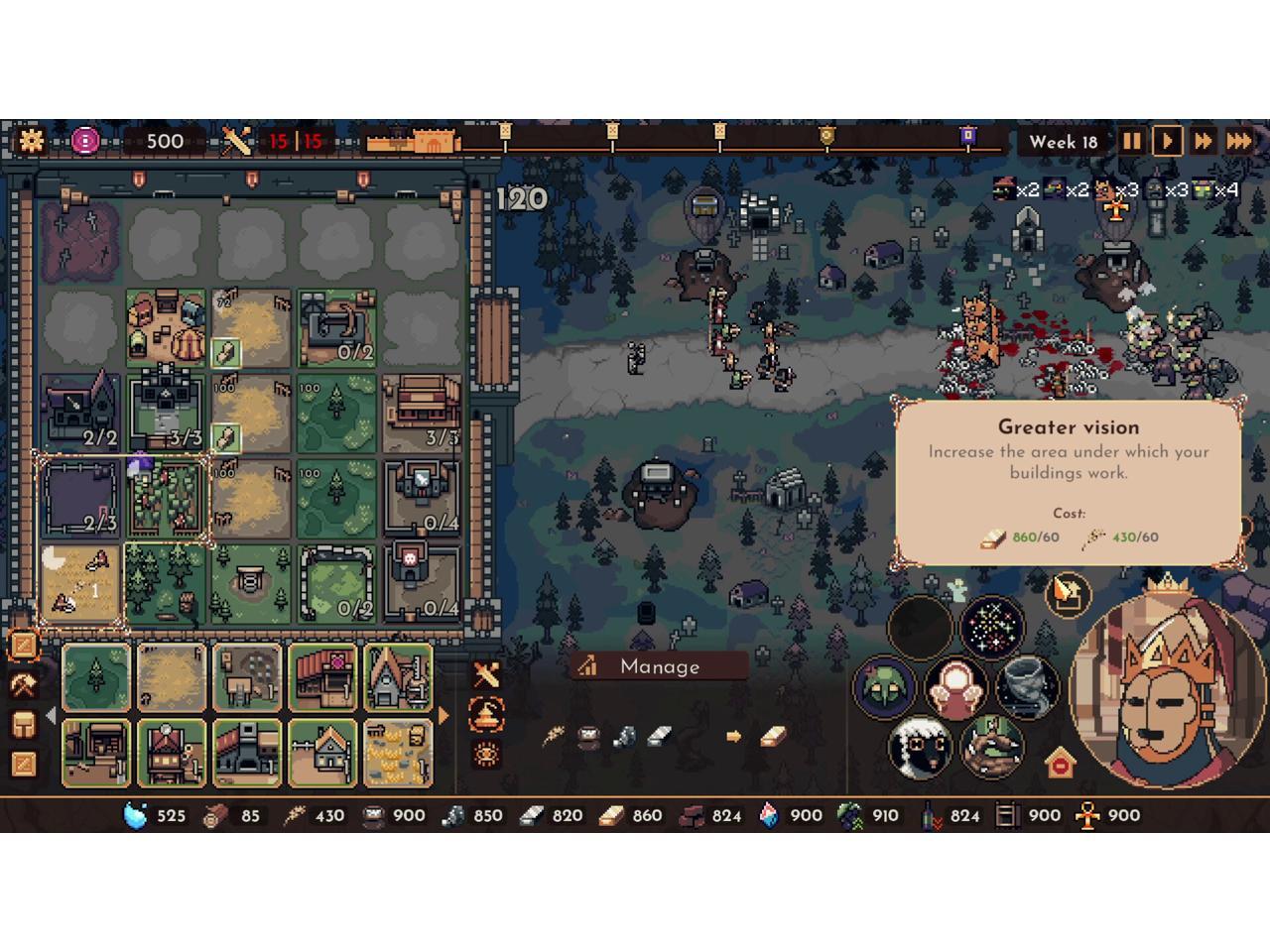Cast the fireworks sparkle spell

click(995, 629)
